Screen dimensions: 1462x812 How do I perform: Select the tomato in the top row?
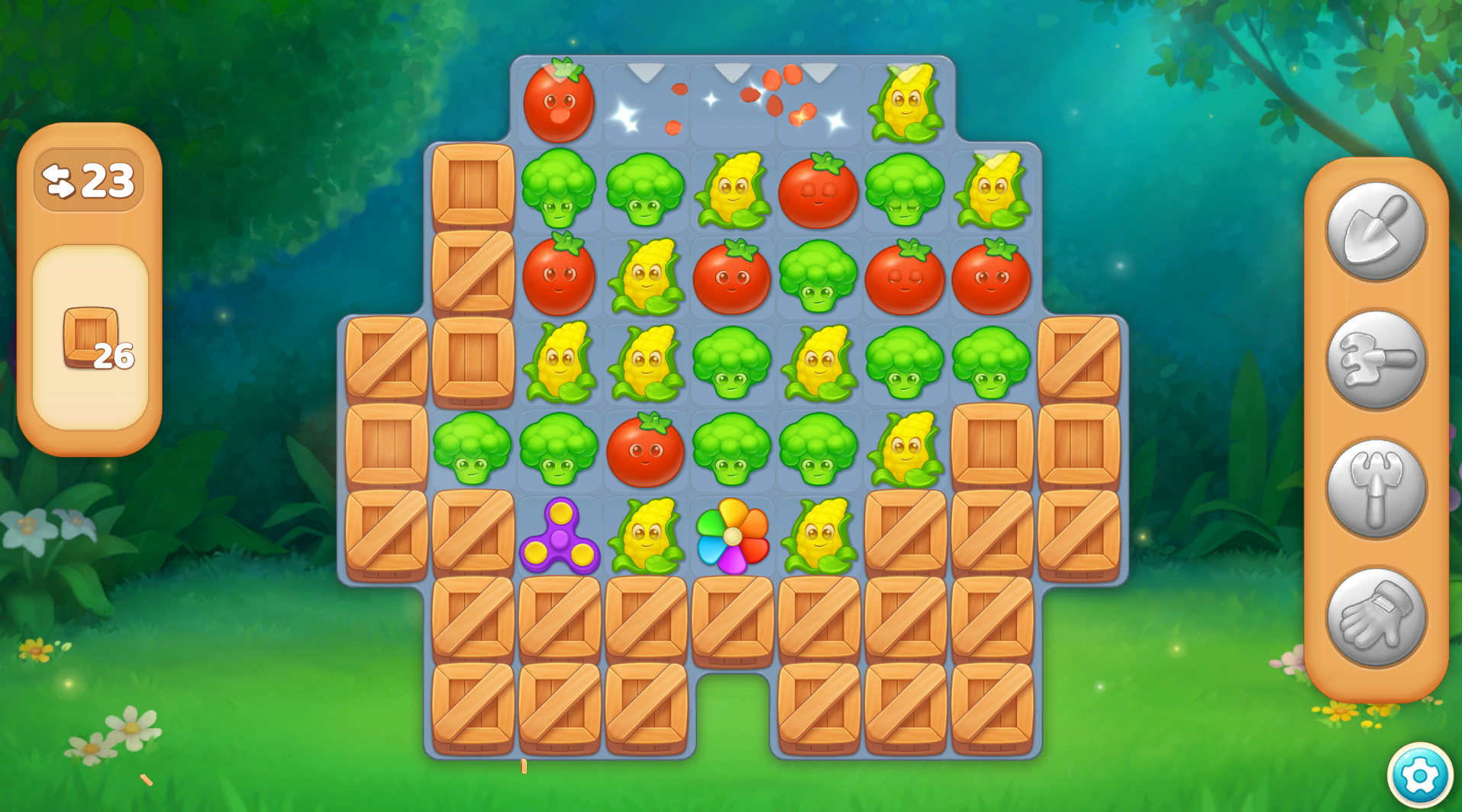point(559,102)
